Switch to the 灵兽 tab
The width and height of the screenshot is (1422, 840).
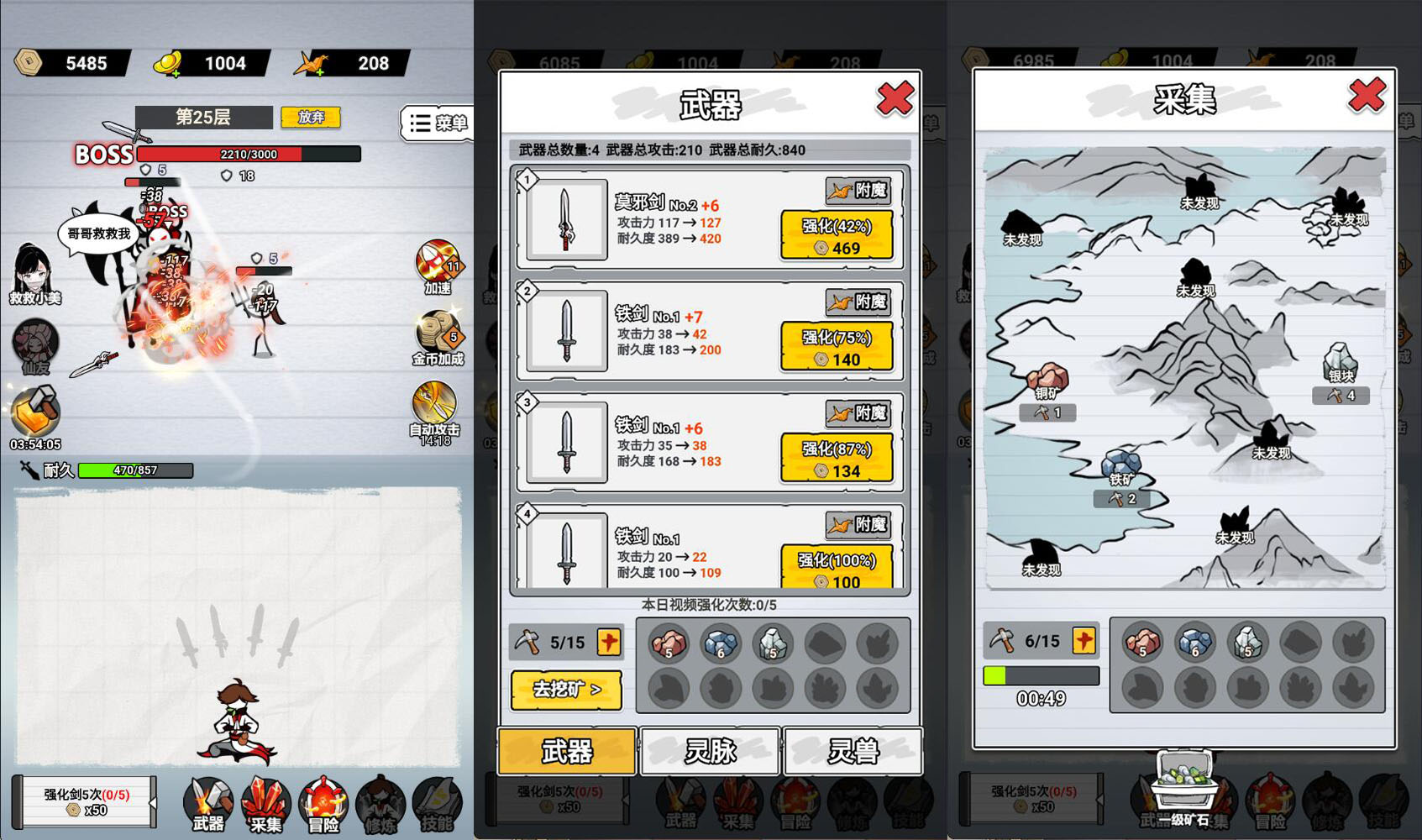pos(853,751)
